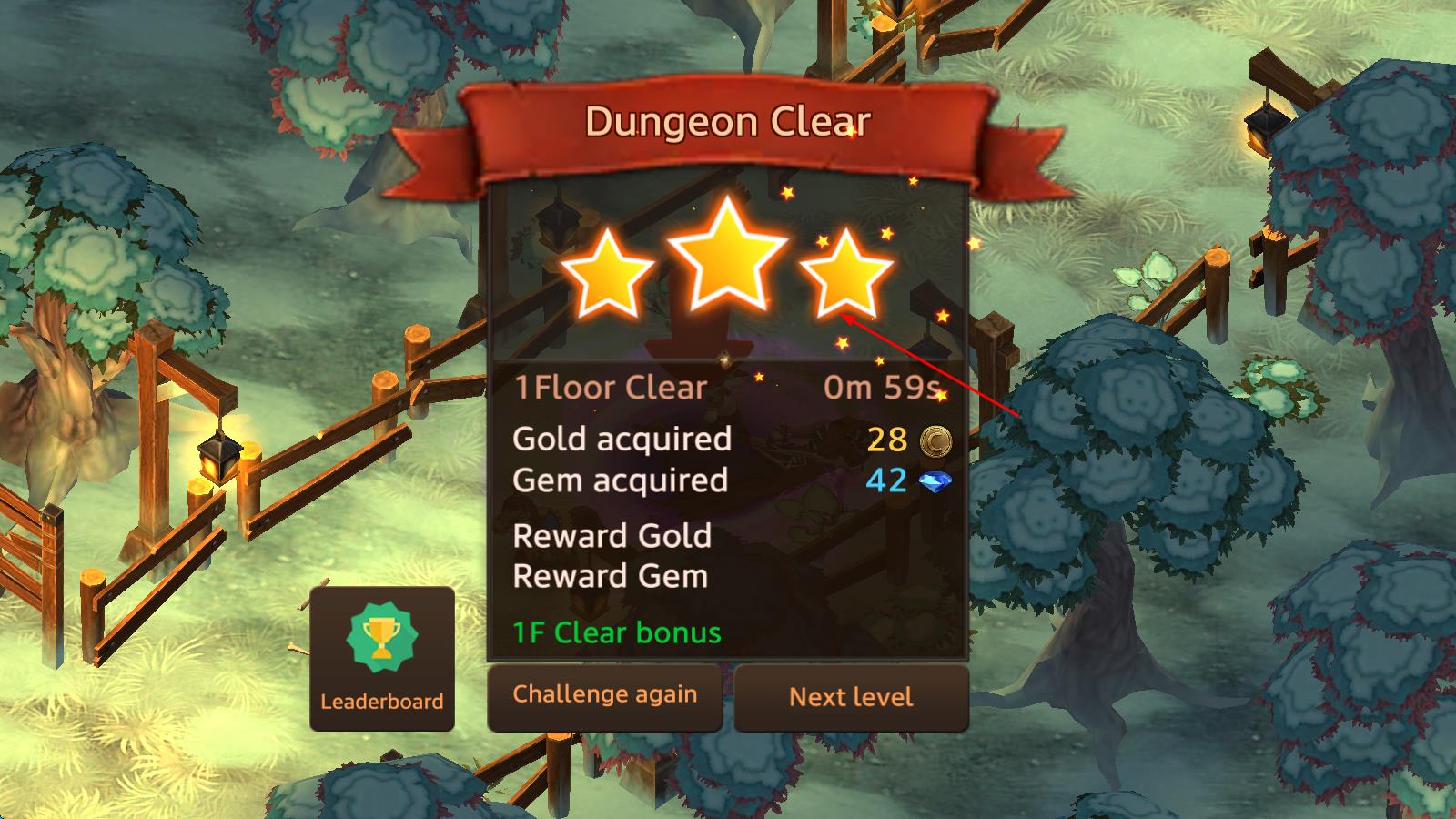Proceed to the Next level
This screenshot has height=819, width=1456.
point(851,697)
